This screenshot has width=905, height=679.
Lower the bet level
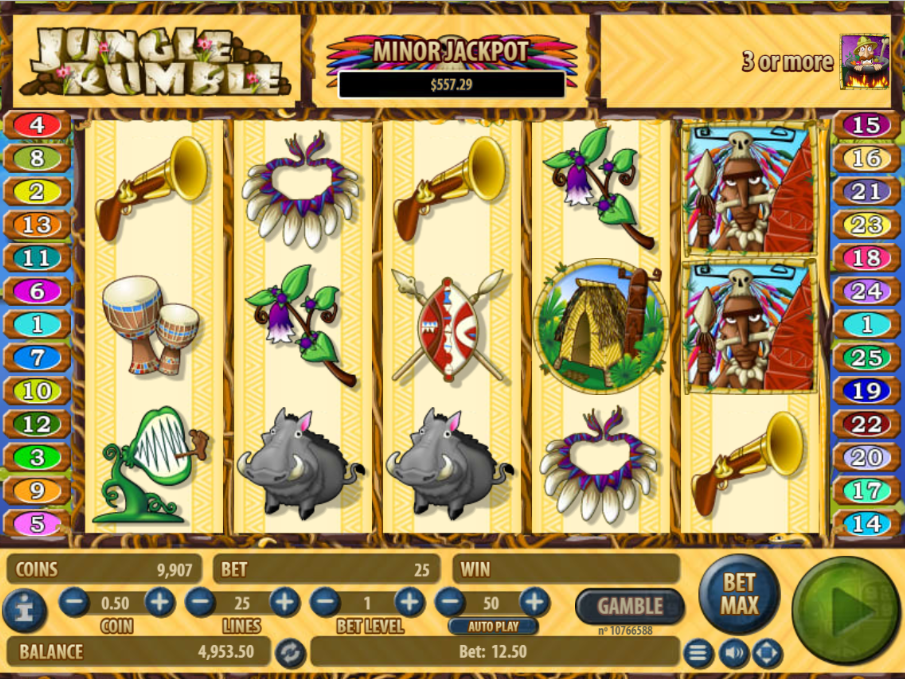[x=324, y=602]
